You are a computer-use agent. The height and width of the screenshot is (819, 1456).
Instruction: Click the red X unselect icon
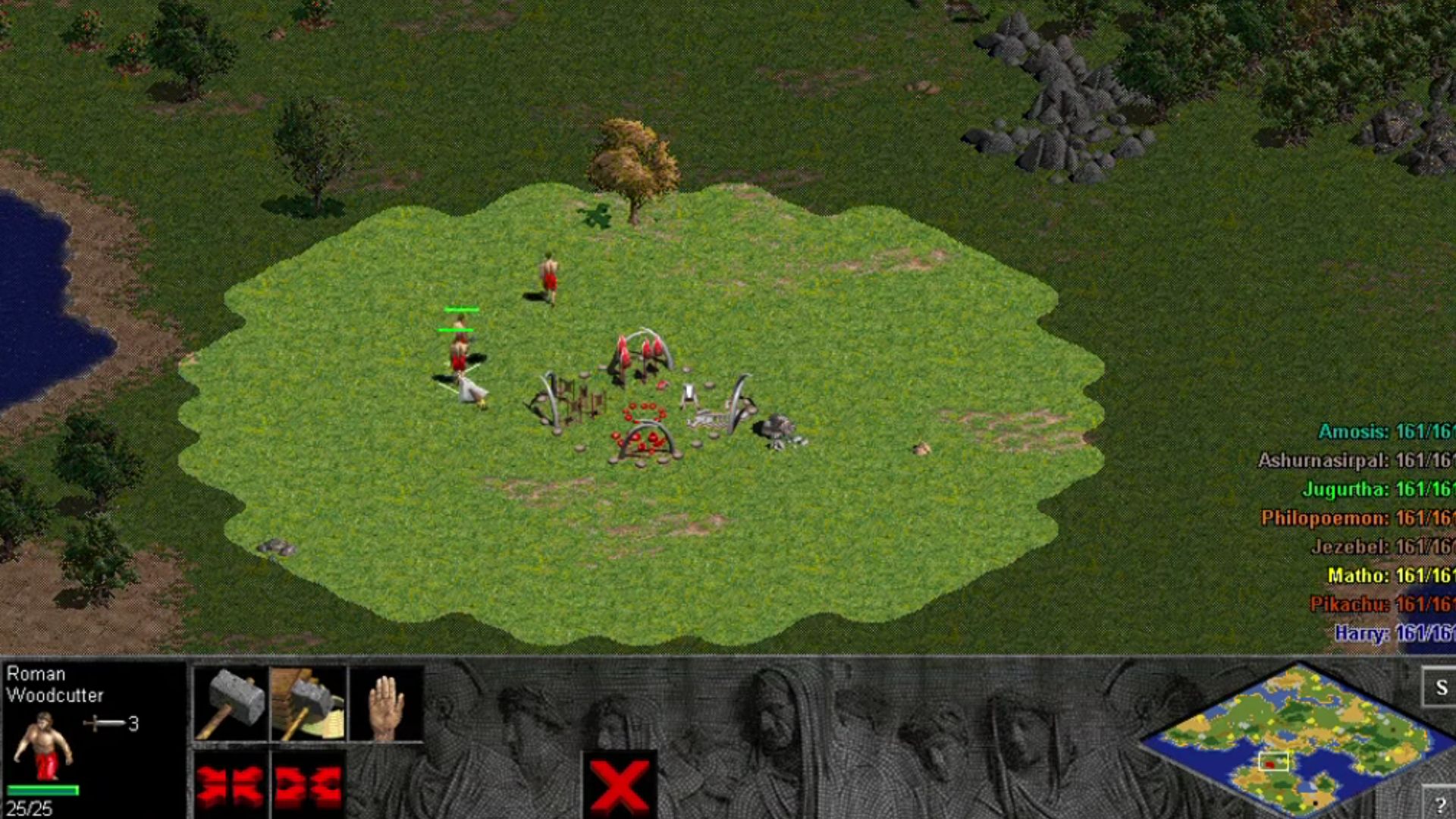point(620,785)
